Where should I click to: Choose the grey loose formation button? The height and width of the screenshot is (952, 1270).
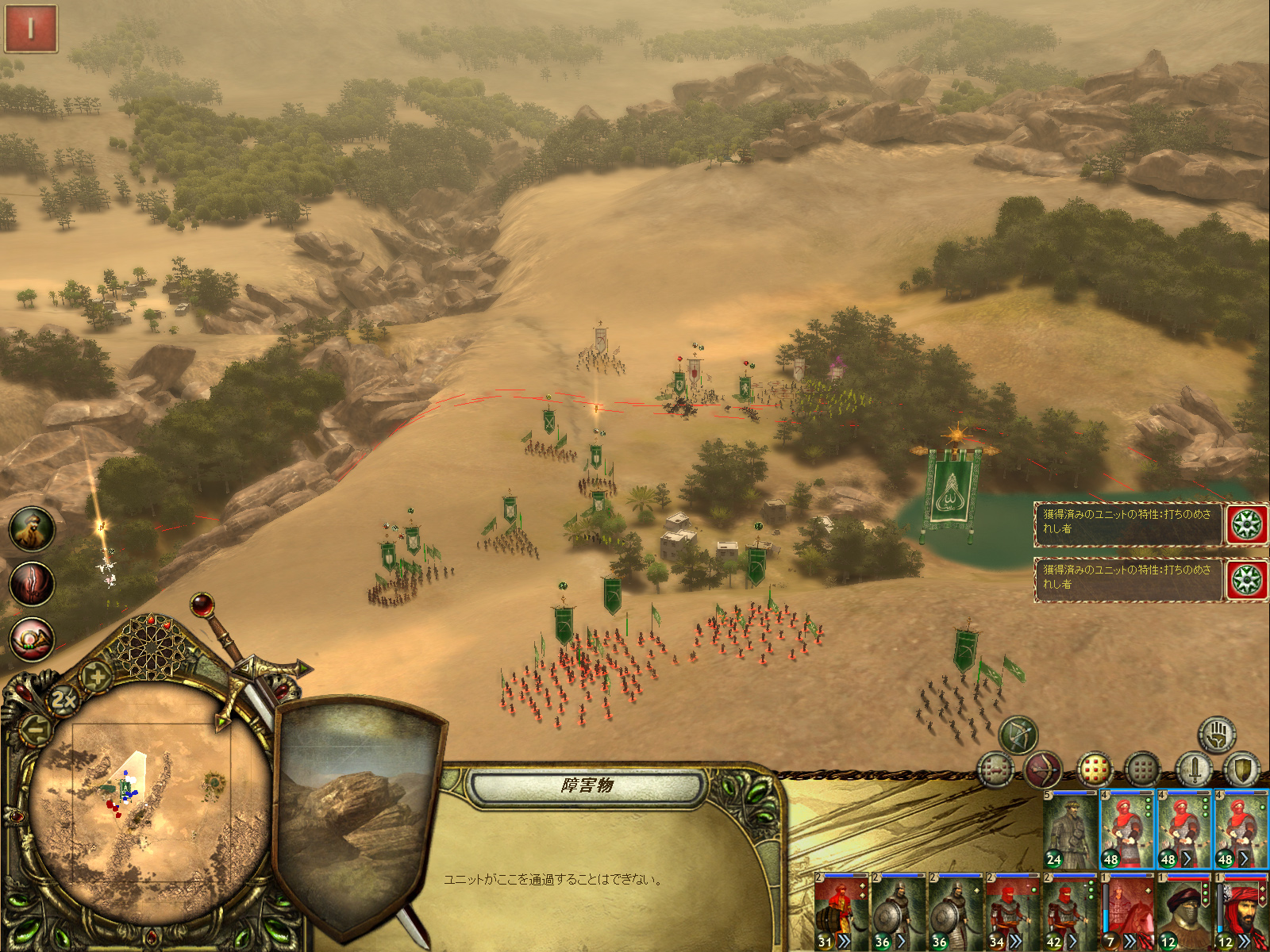(1143, 770)
